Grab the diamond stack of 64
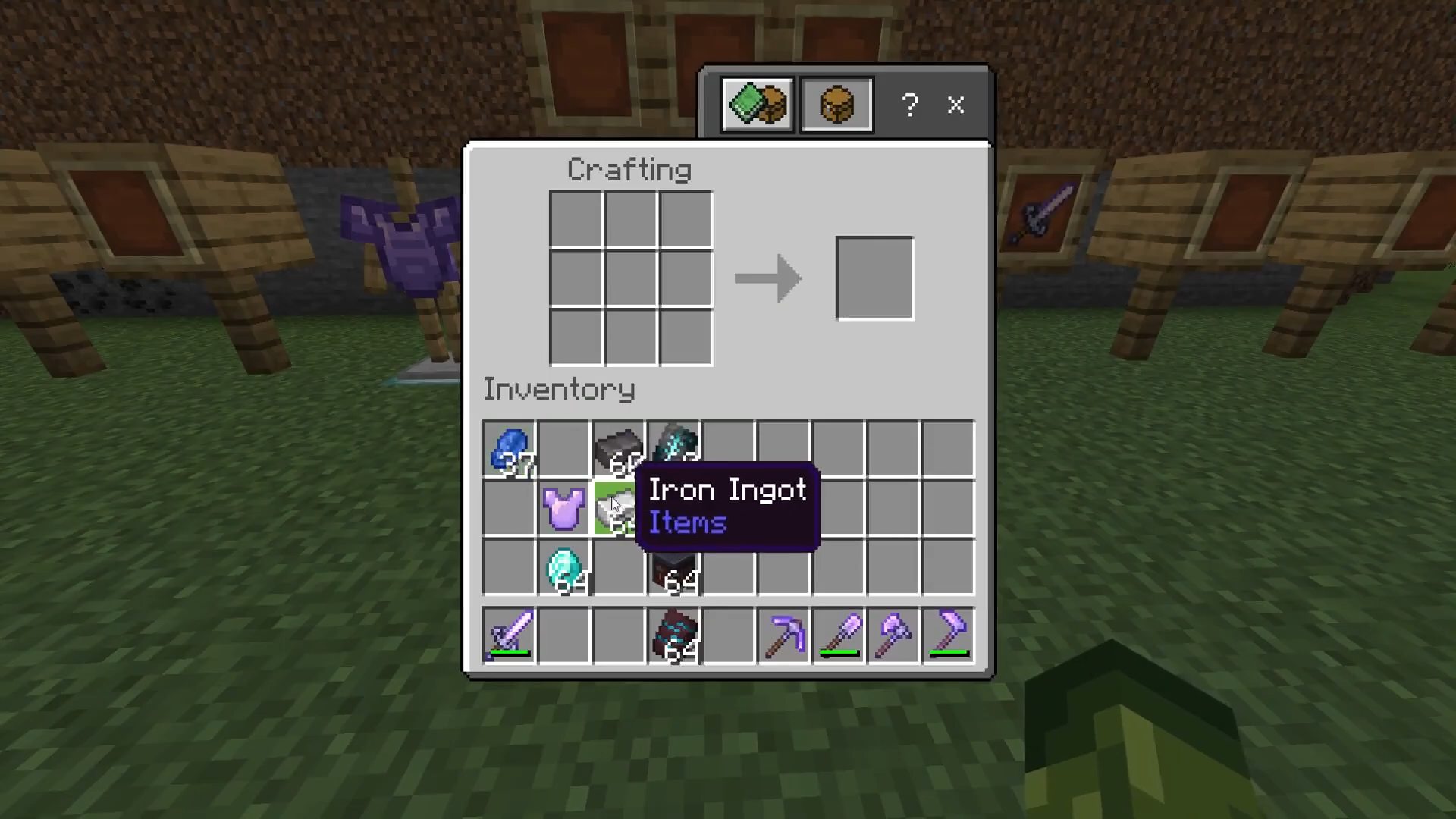The width and height of the screenshot is (1456, 819). coord(563,567)
